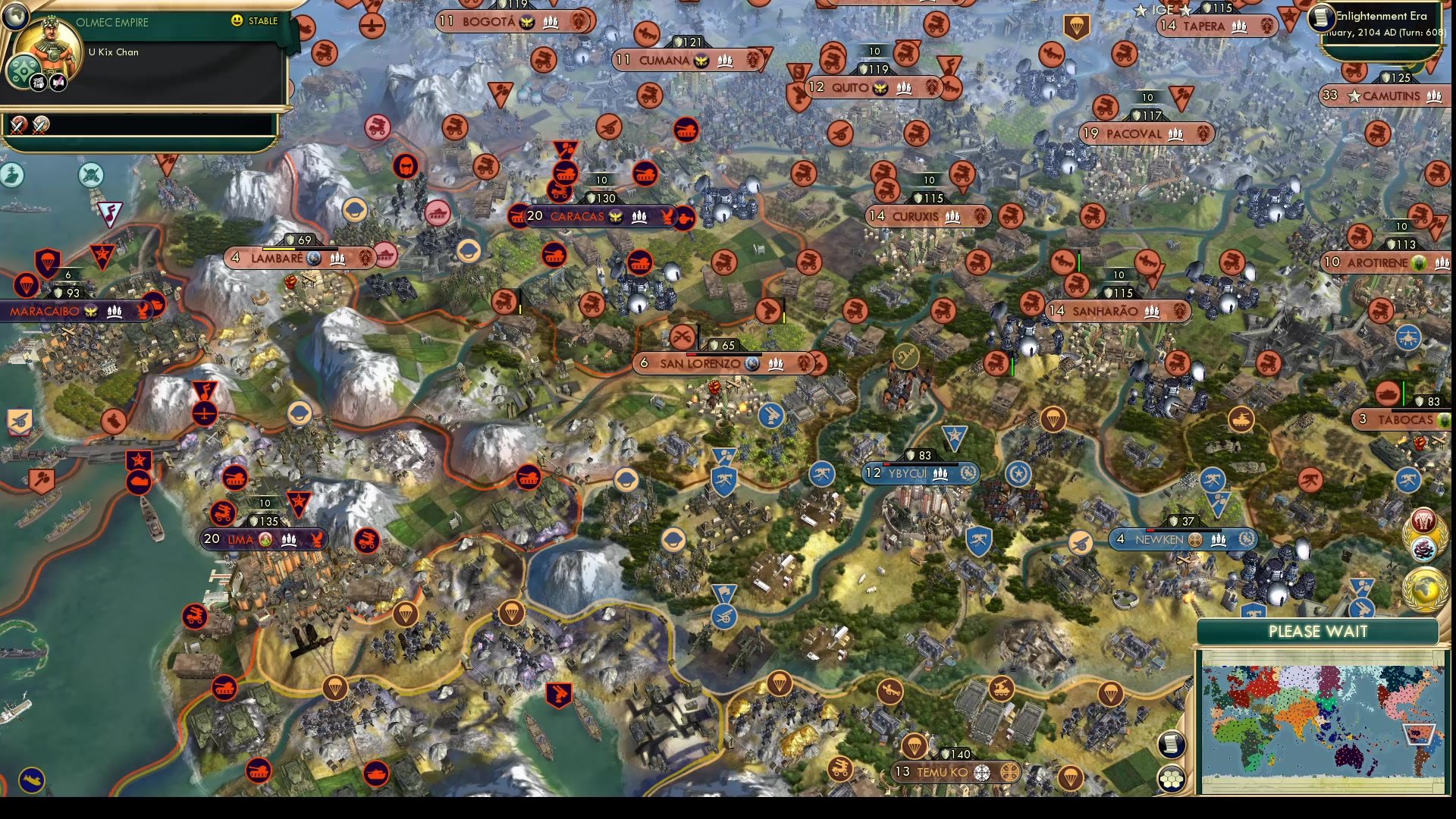Viewport: 1456px width, 819px height.
Task: Toggle strategic view with the hexagon icon
Action: (x=1172, y=777)
